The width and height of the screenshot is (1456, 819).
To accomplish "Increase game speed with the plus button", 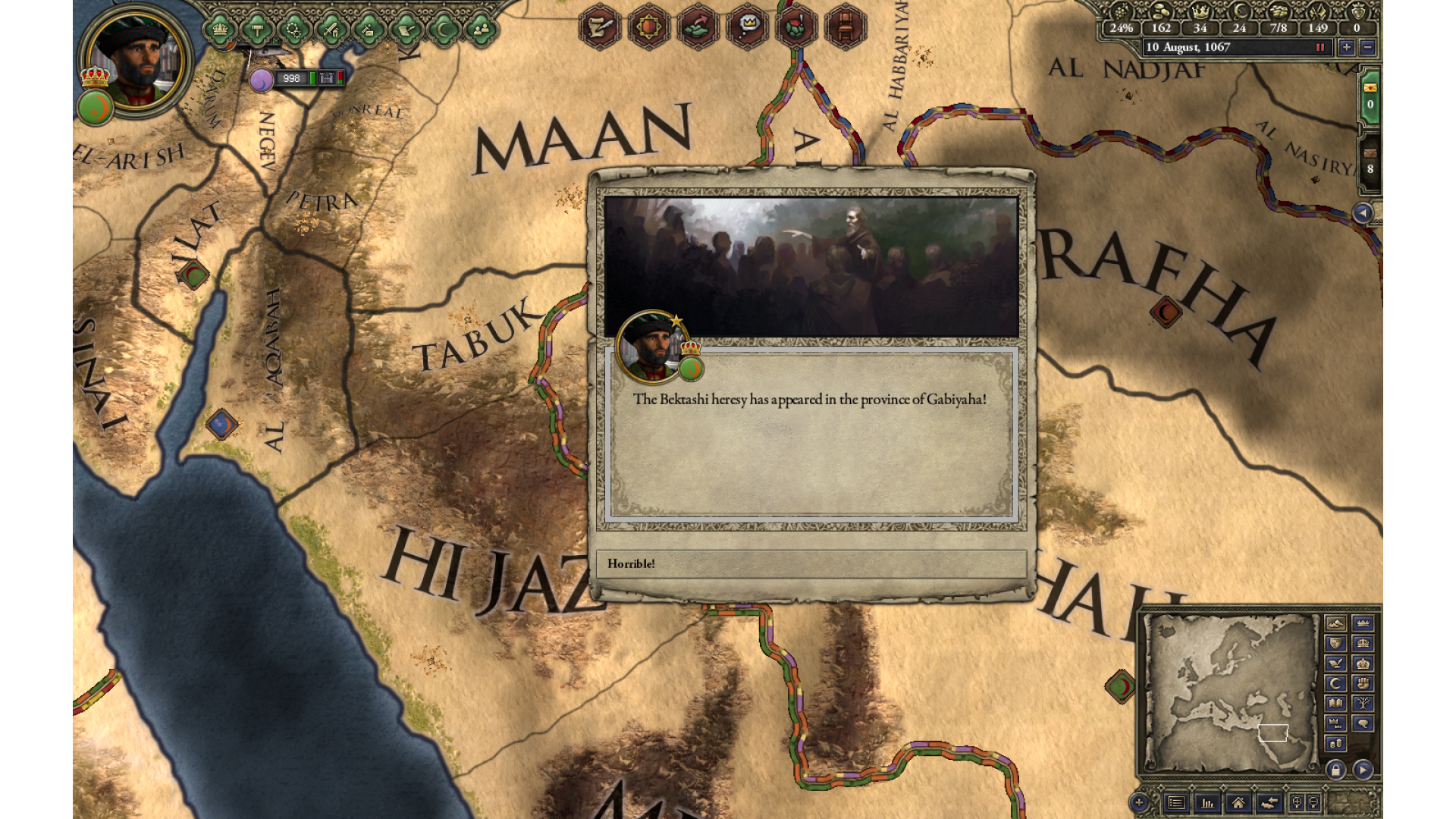I will pyautogui.click(x=1346, y=47).
